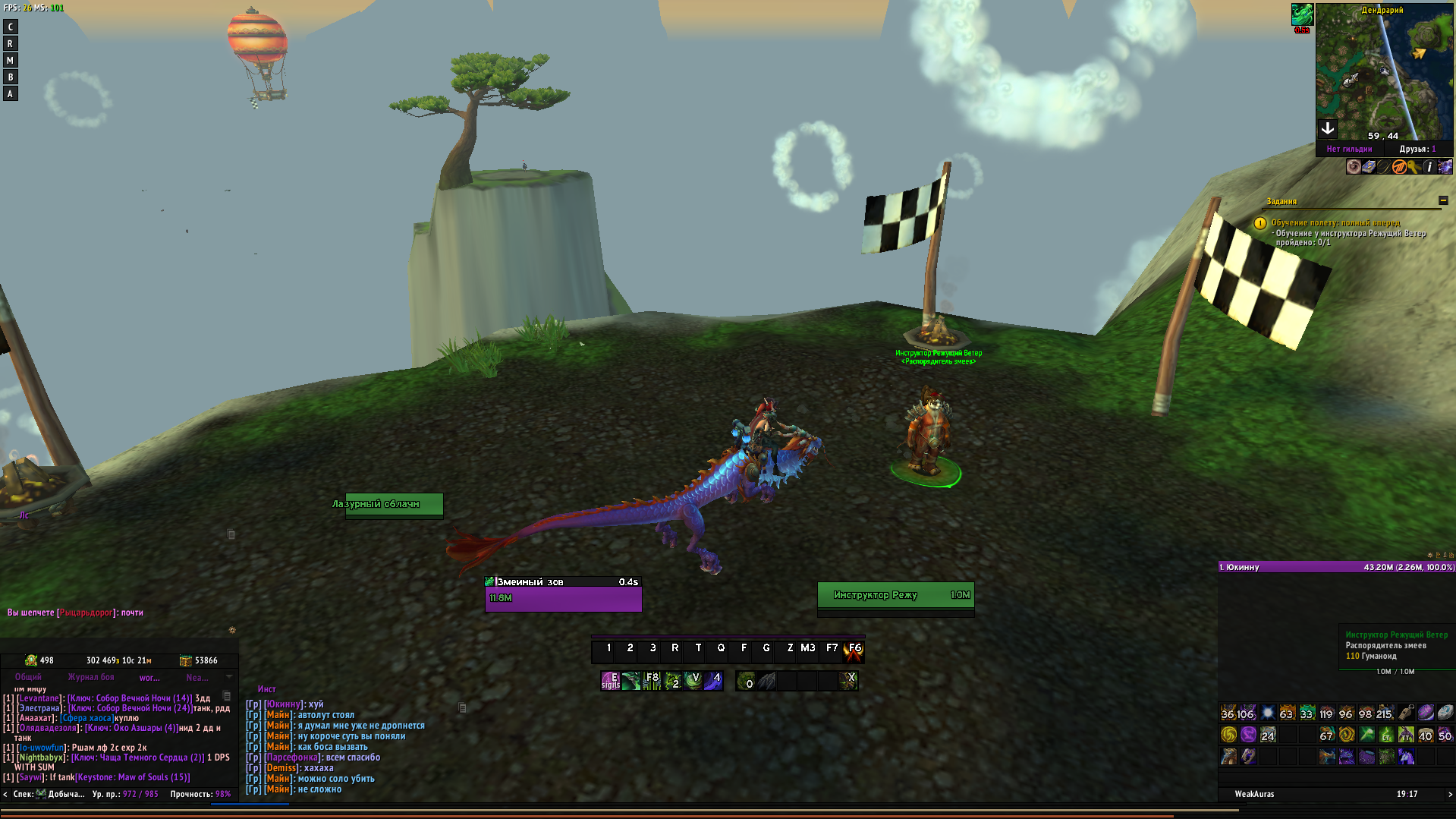This screenshot has height=819, width=1456.
Task: Show the friends list from Друзья
Action: pos(1417,150)
